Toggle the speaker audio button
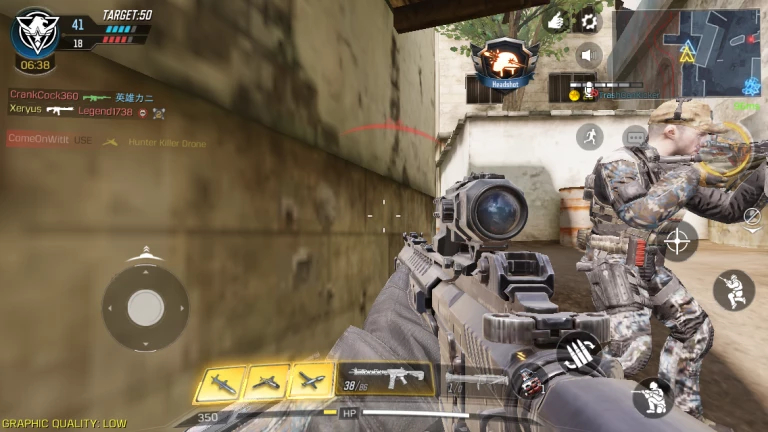The height and width of the screenshot is (432, 768). 590,54
